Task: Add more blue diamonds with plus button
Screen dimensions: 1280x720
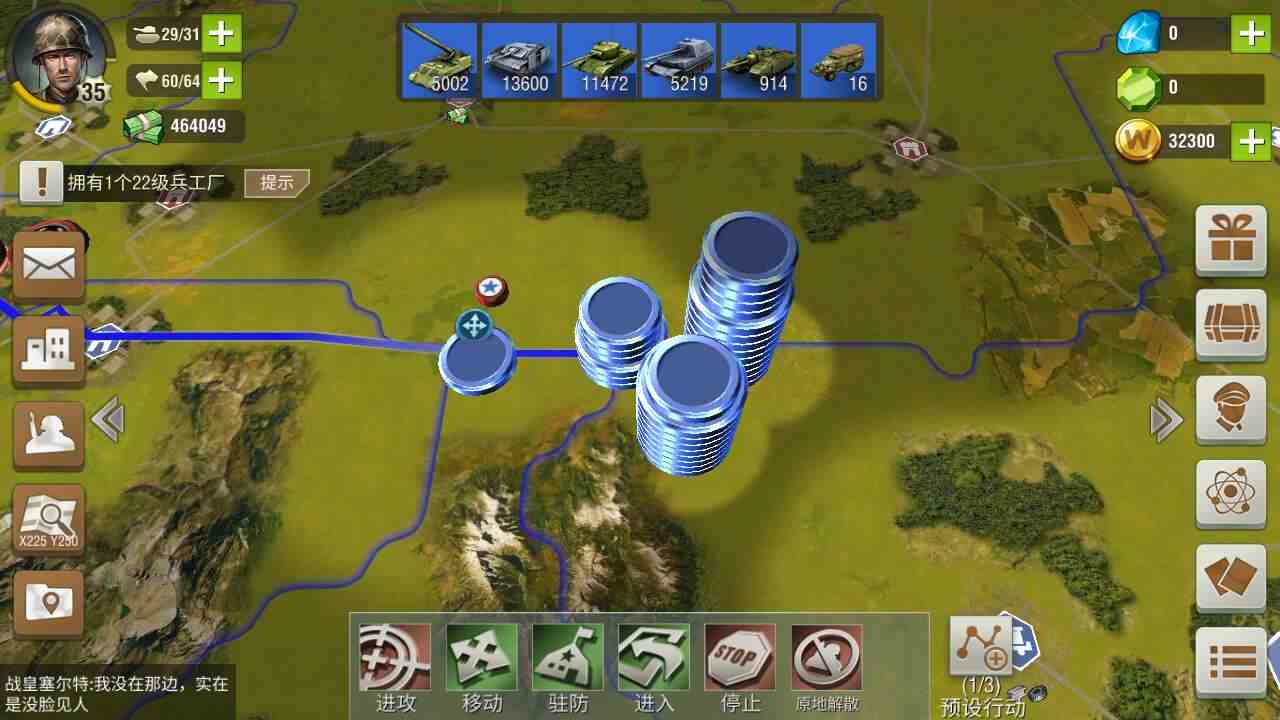Action: 1252,34
